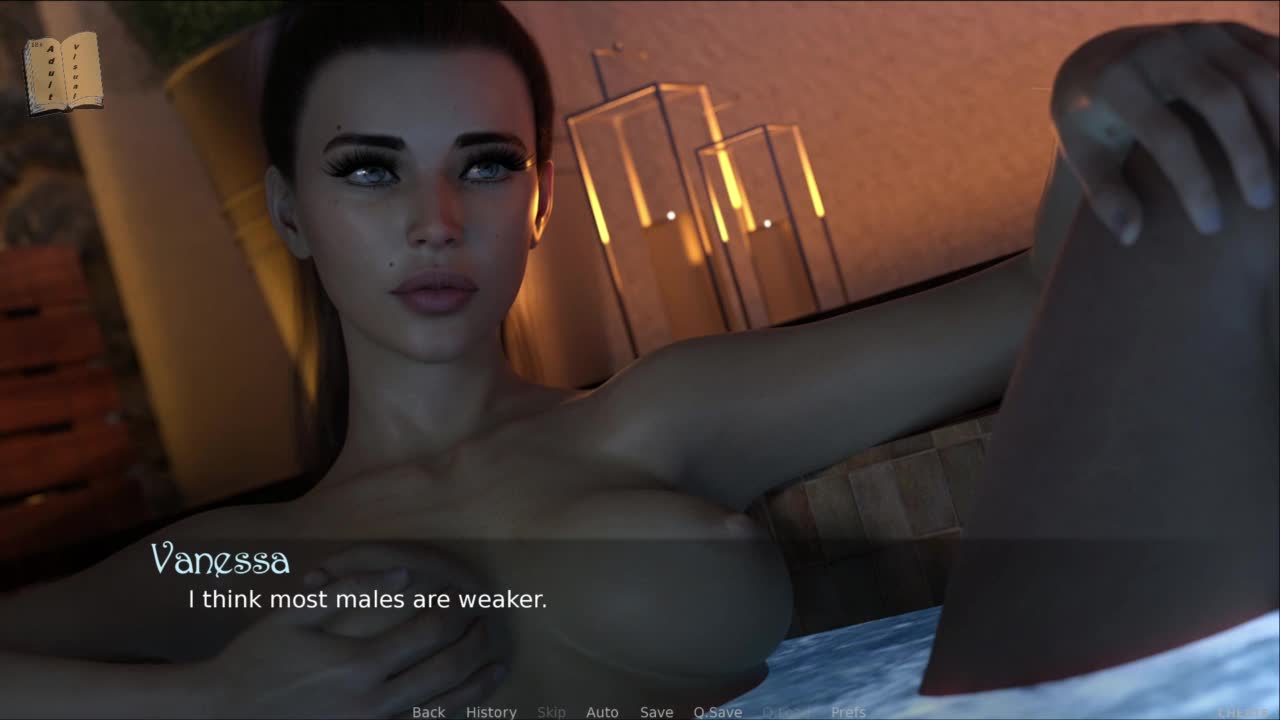1280x720 pixels.
Task: Open the dialogue History log
Action: (491, 712)
